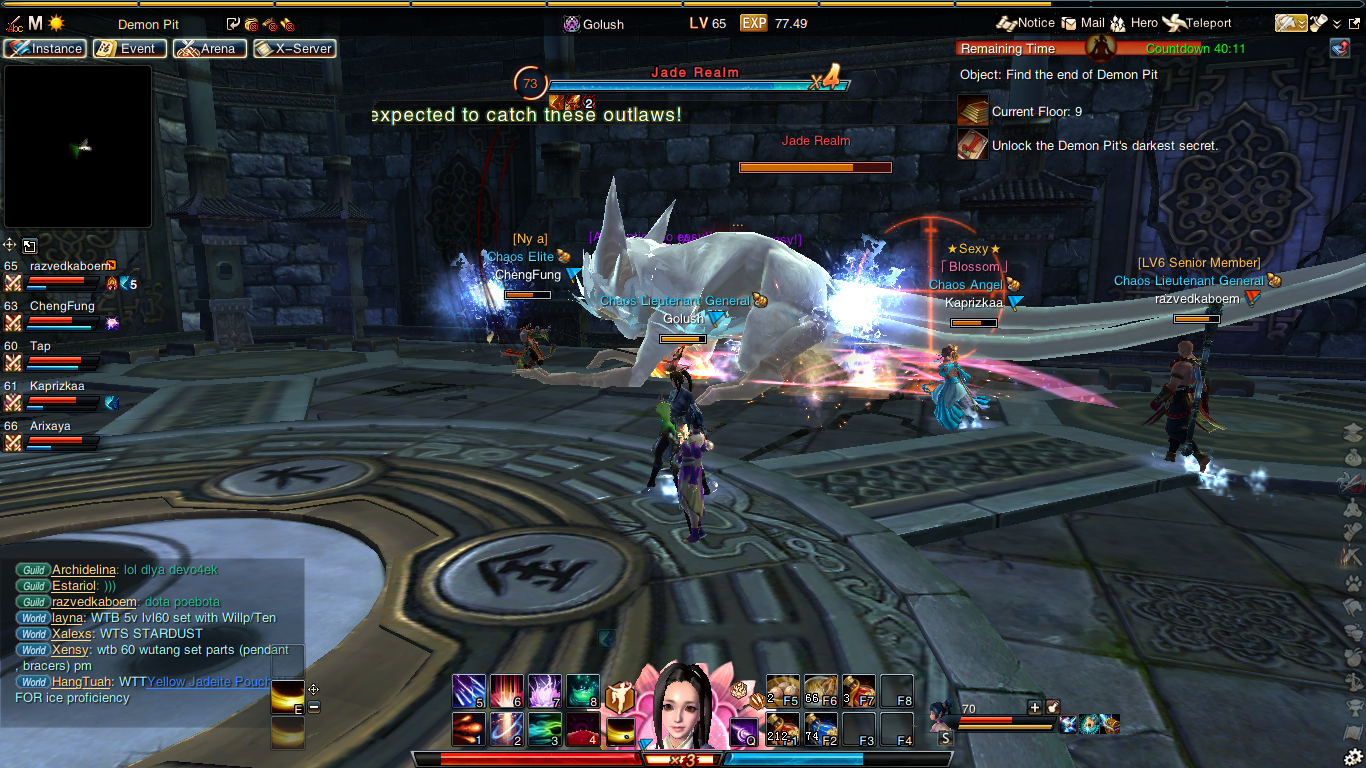The height and width of the screenshot is (768, 1366).
Task: Open the X-Server menu
Action: [294, 48]
